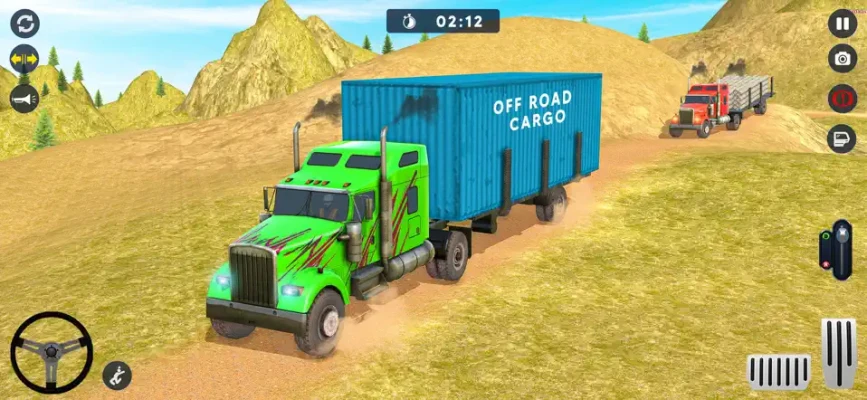Hit the brake pedal
Viewport: 867px width, 400px height.
click(x=779, y=370)
